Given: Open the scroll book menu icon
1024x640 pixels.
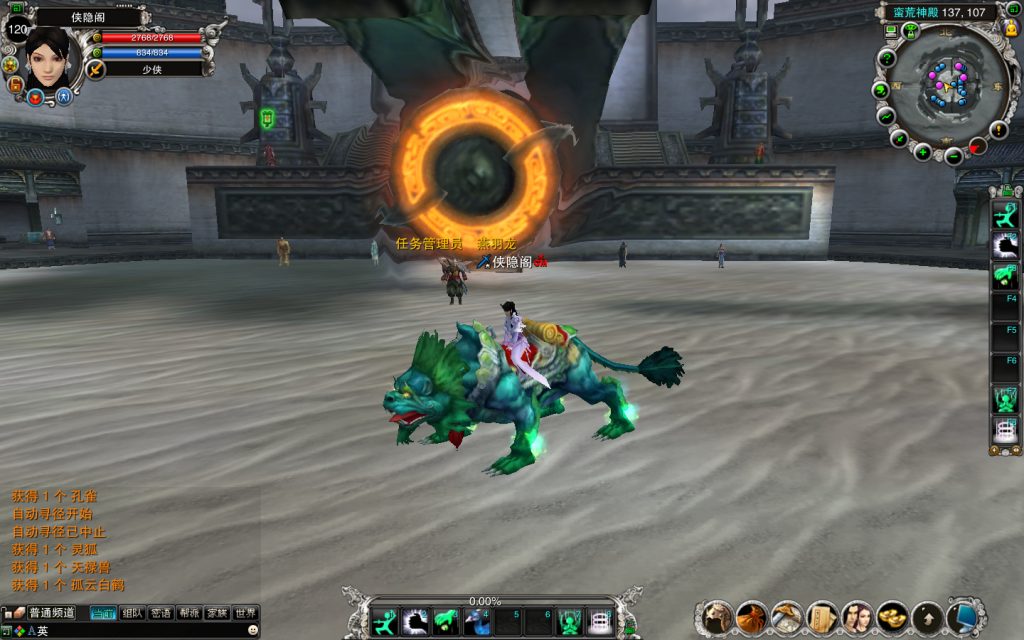Looking at the screenshot, I should click(822, 617).
